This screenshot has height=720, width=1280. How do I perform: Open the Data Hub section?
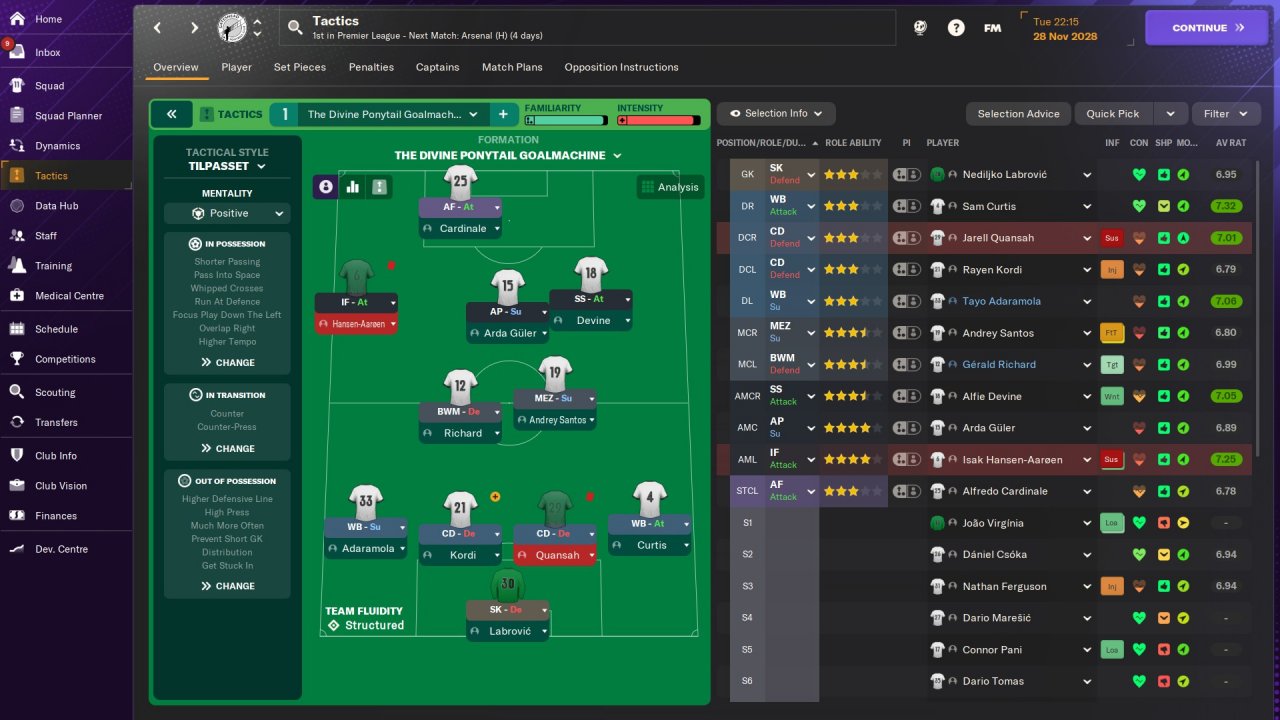click(56, 206)
